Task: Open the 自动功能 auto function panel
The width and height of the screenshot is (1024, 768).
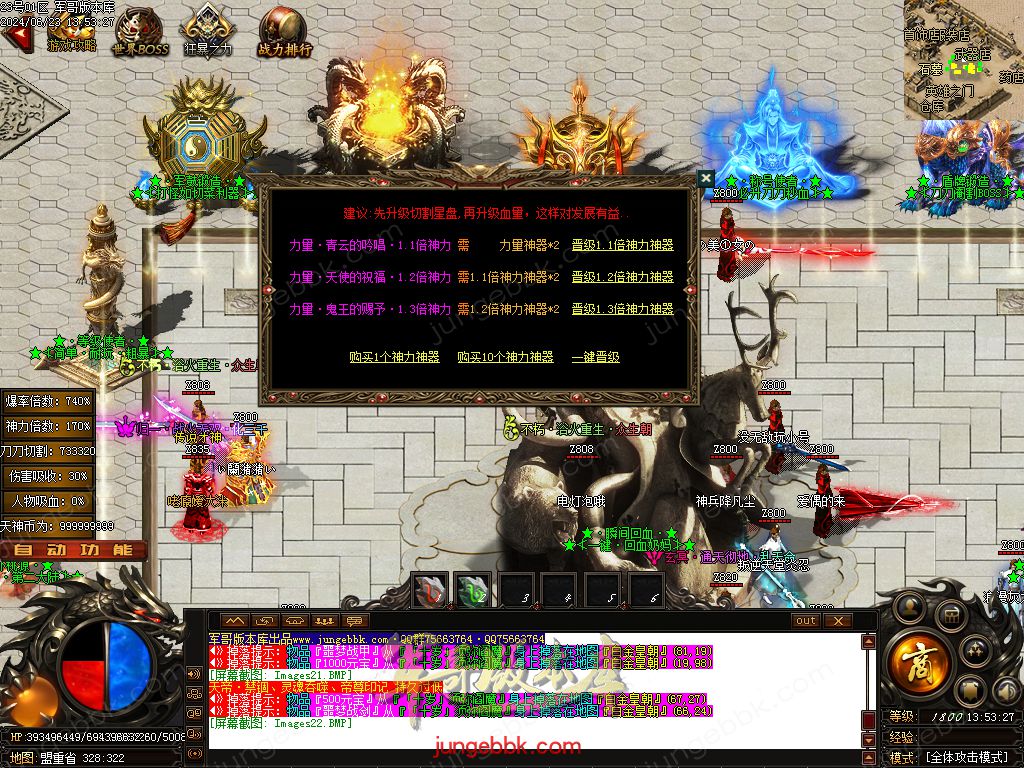Action: 74,550
